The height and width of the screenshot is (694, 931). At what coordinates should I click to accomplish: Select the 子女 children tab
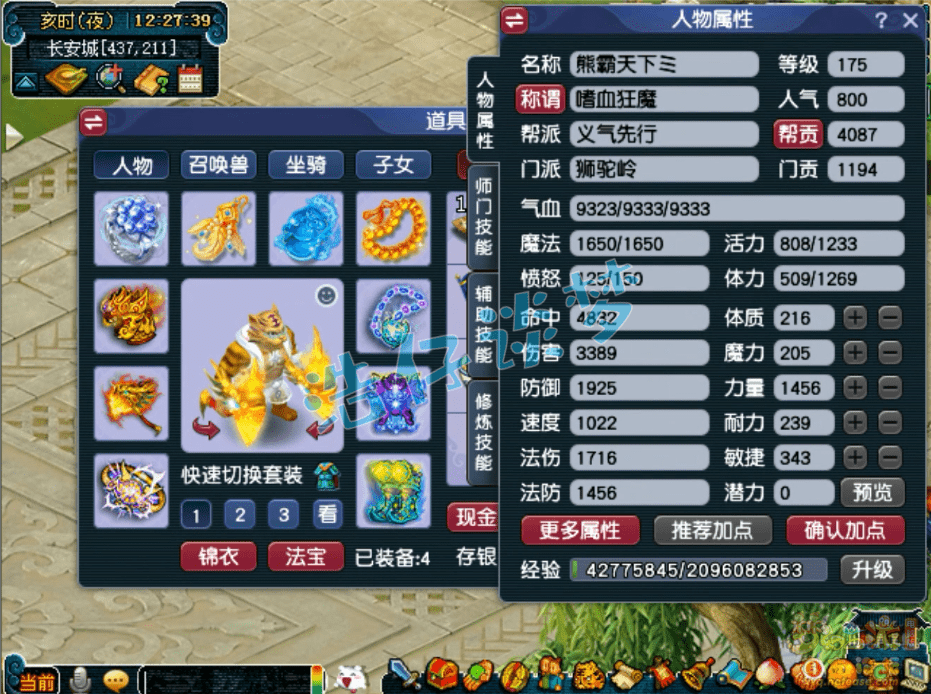tap(393, 165)
